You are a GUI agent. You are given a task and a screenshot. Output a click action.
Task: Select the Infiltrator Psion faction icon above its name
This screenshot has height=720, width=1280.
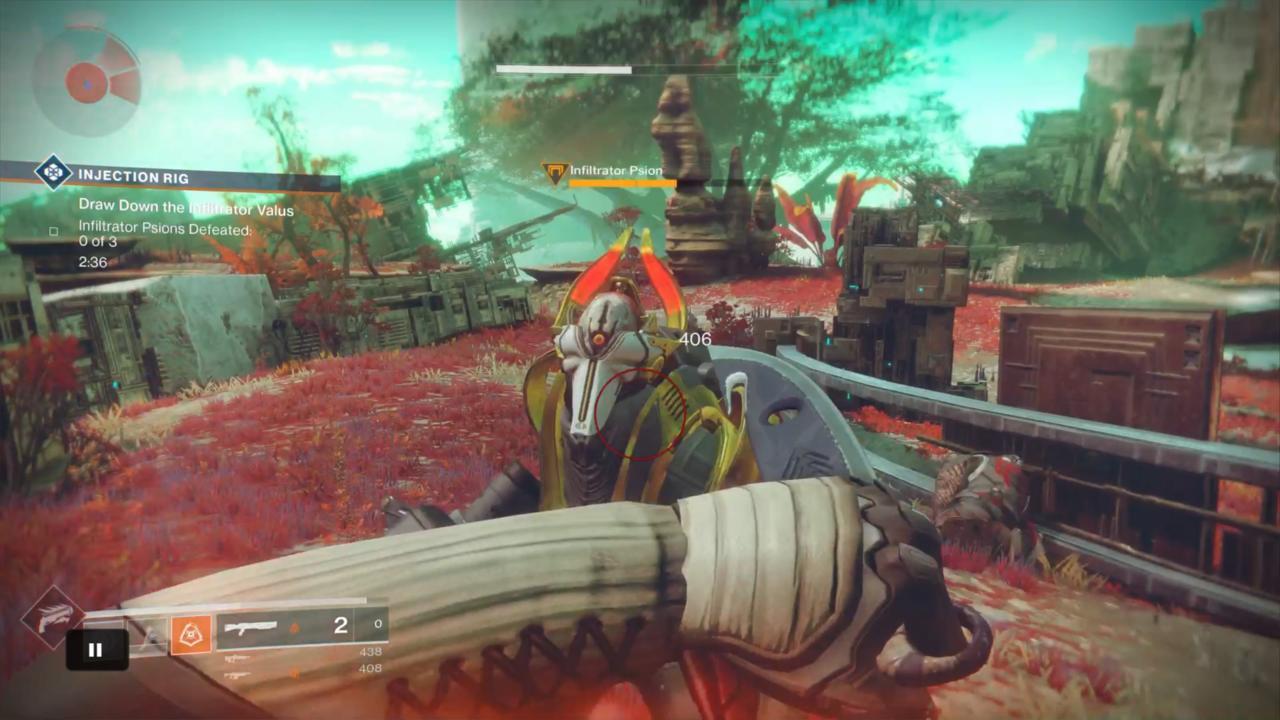coord(554,171)
